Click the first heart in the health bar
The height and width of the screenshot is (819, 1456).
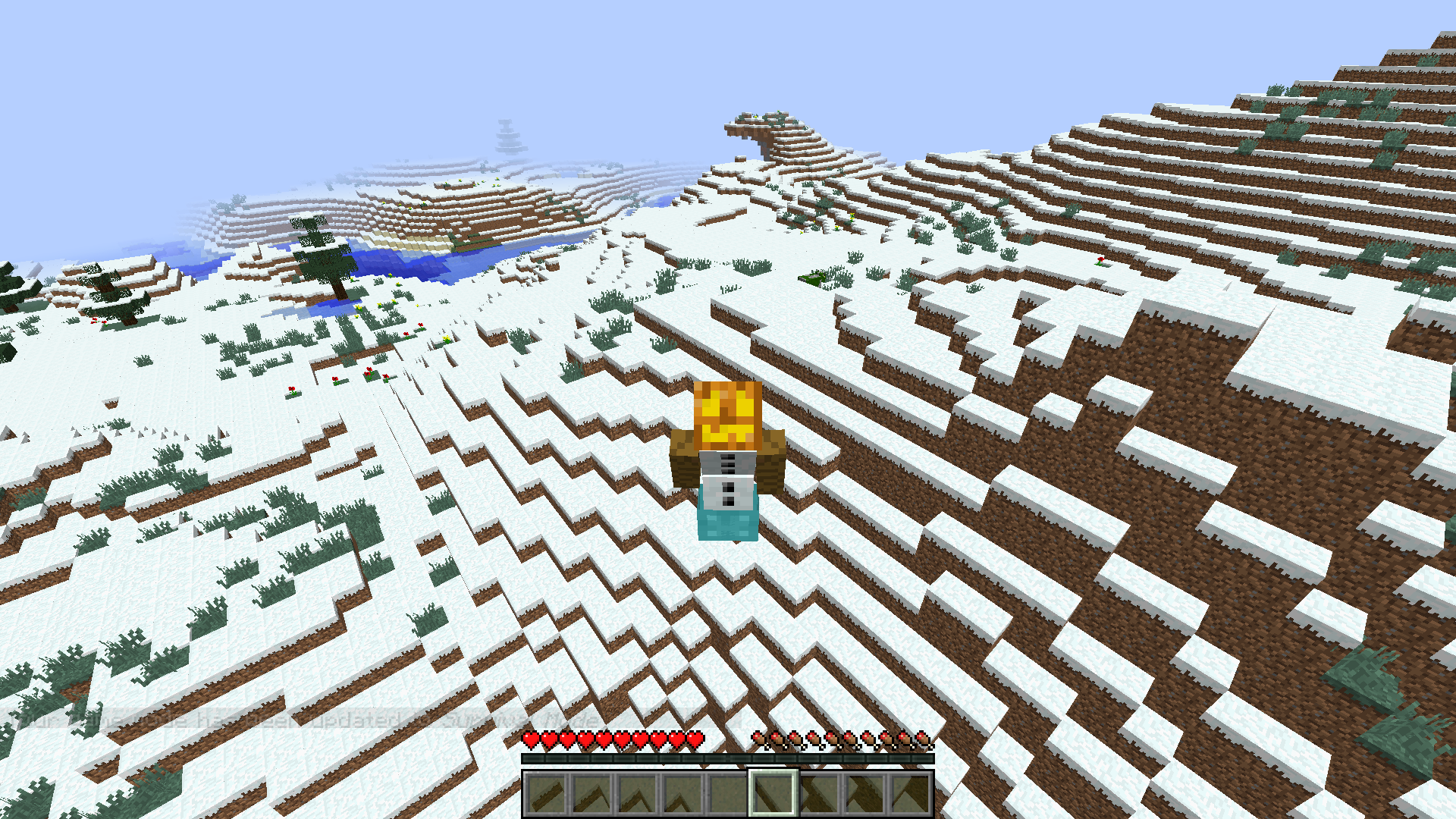(529, 739)
